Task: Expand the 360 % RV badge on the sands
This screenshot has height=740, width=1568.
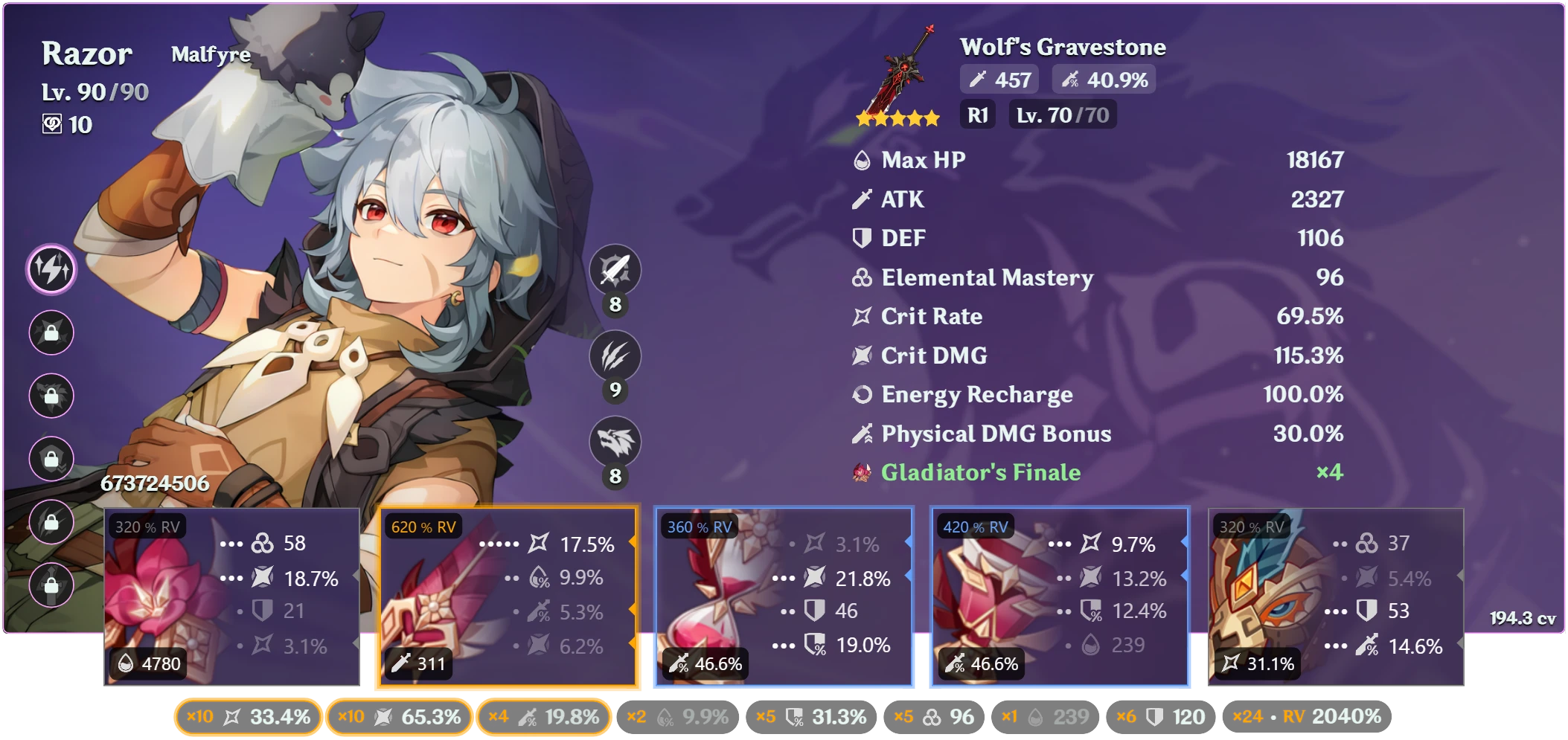Action: click(x=698, y=526)
